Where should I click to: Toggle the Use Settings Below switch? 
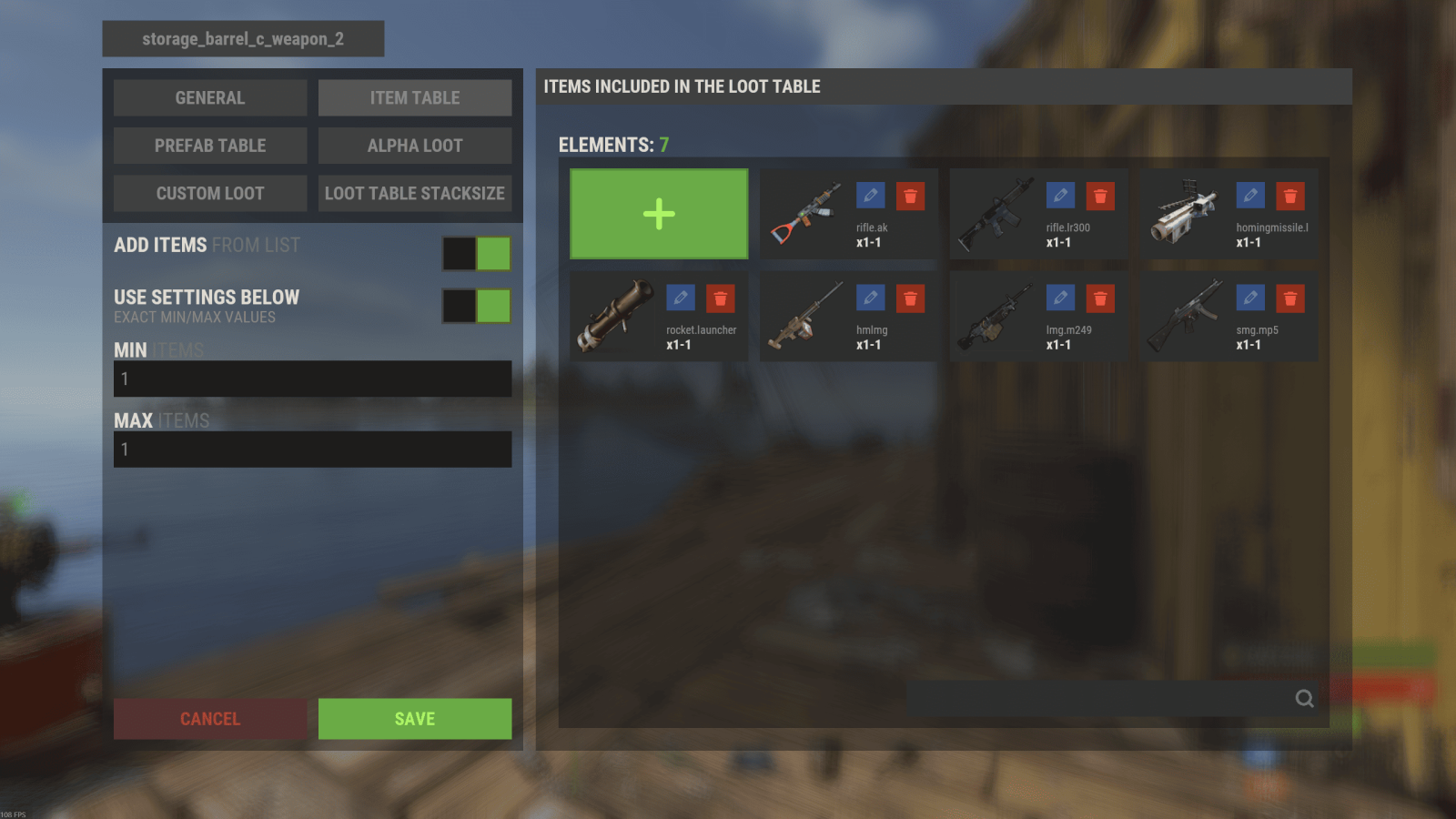pyautogui.click(x=476, y=306)
